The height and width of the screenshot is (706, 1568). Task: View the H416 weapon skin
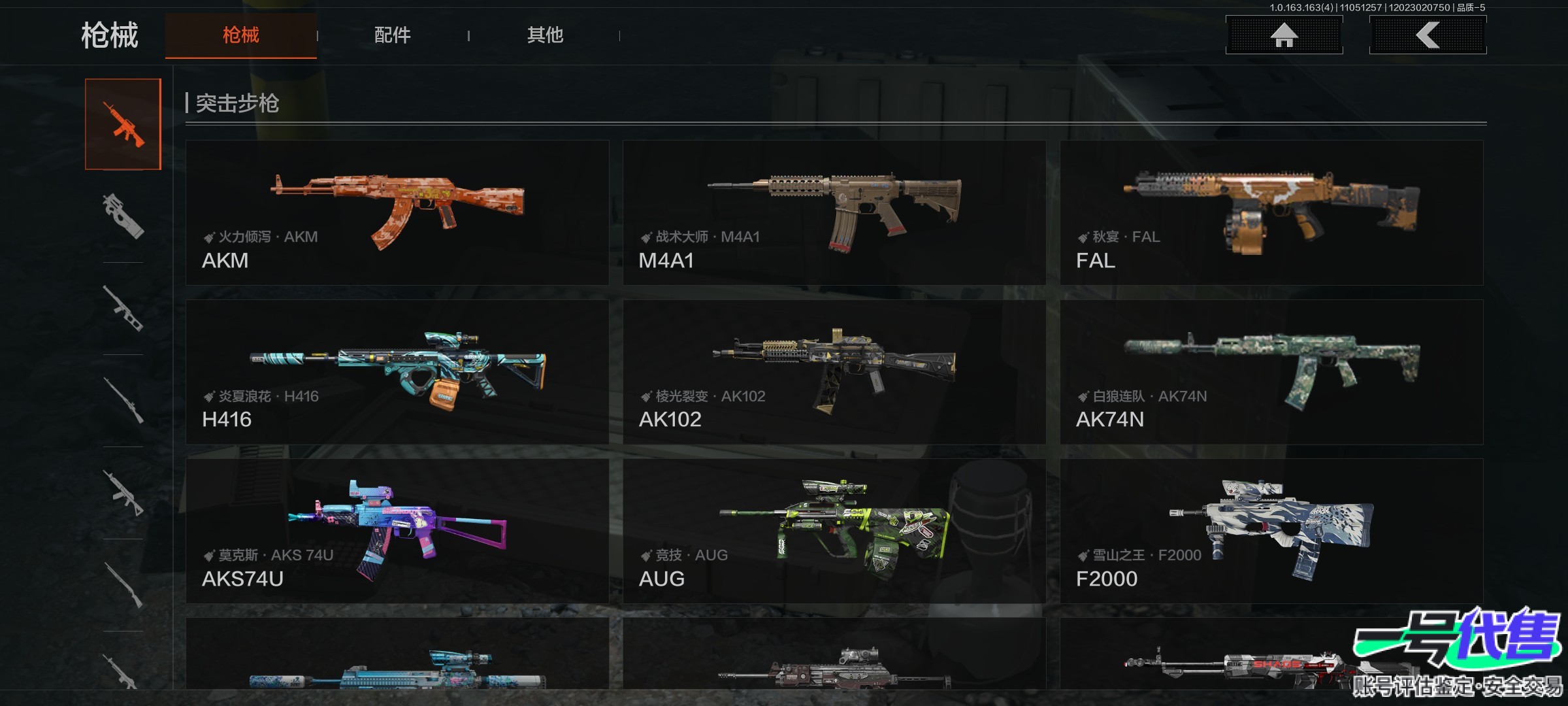point(397,372)
